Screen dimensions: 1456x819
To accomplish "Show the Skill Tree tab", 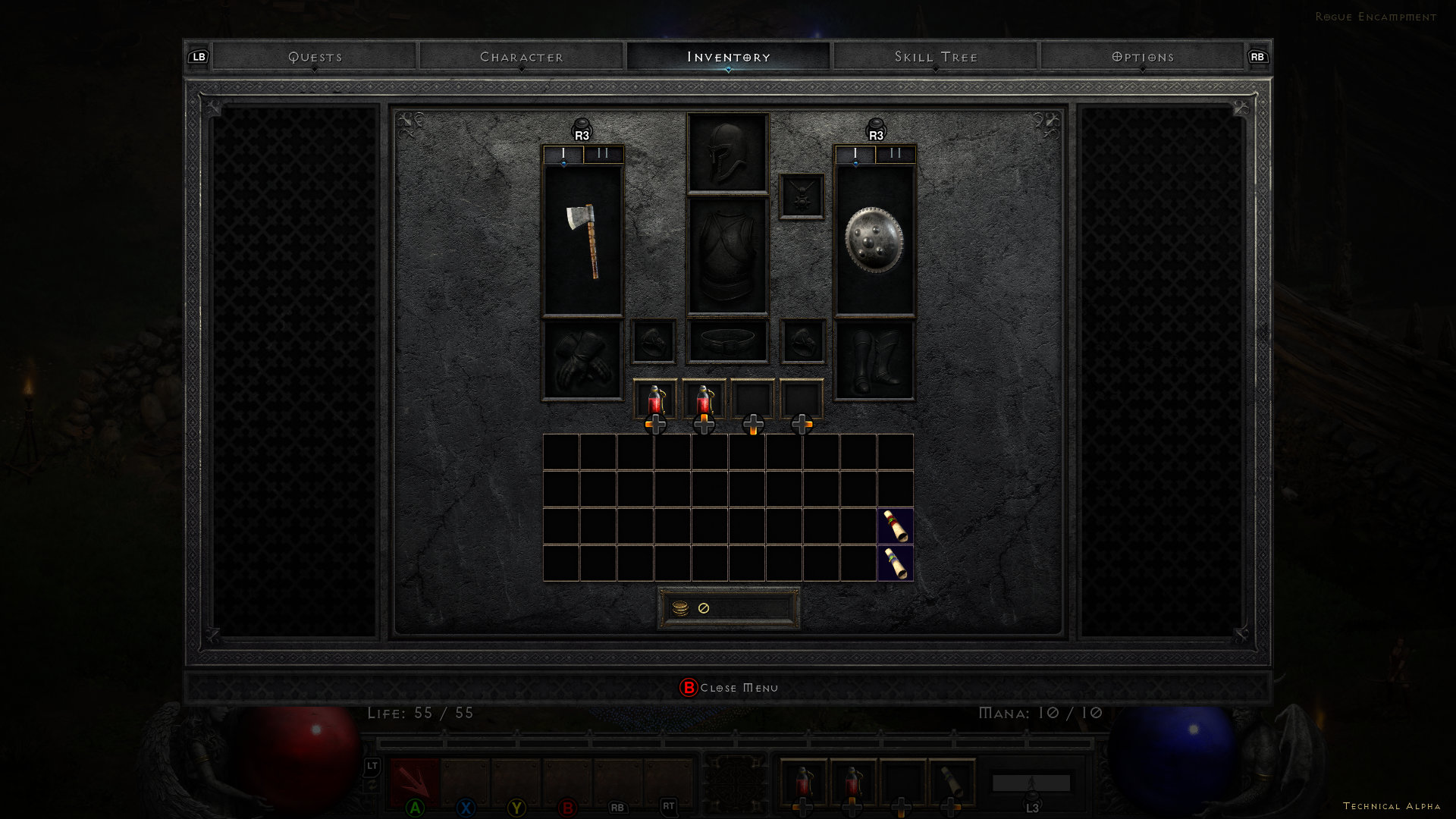I will click(936, 57).
